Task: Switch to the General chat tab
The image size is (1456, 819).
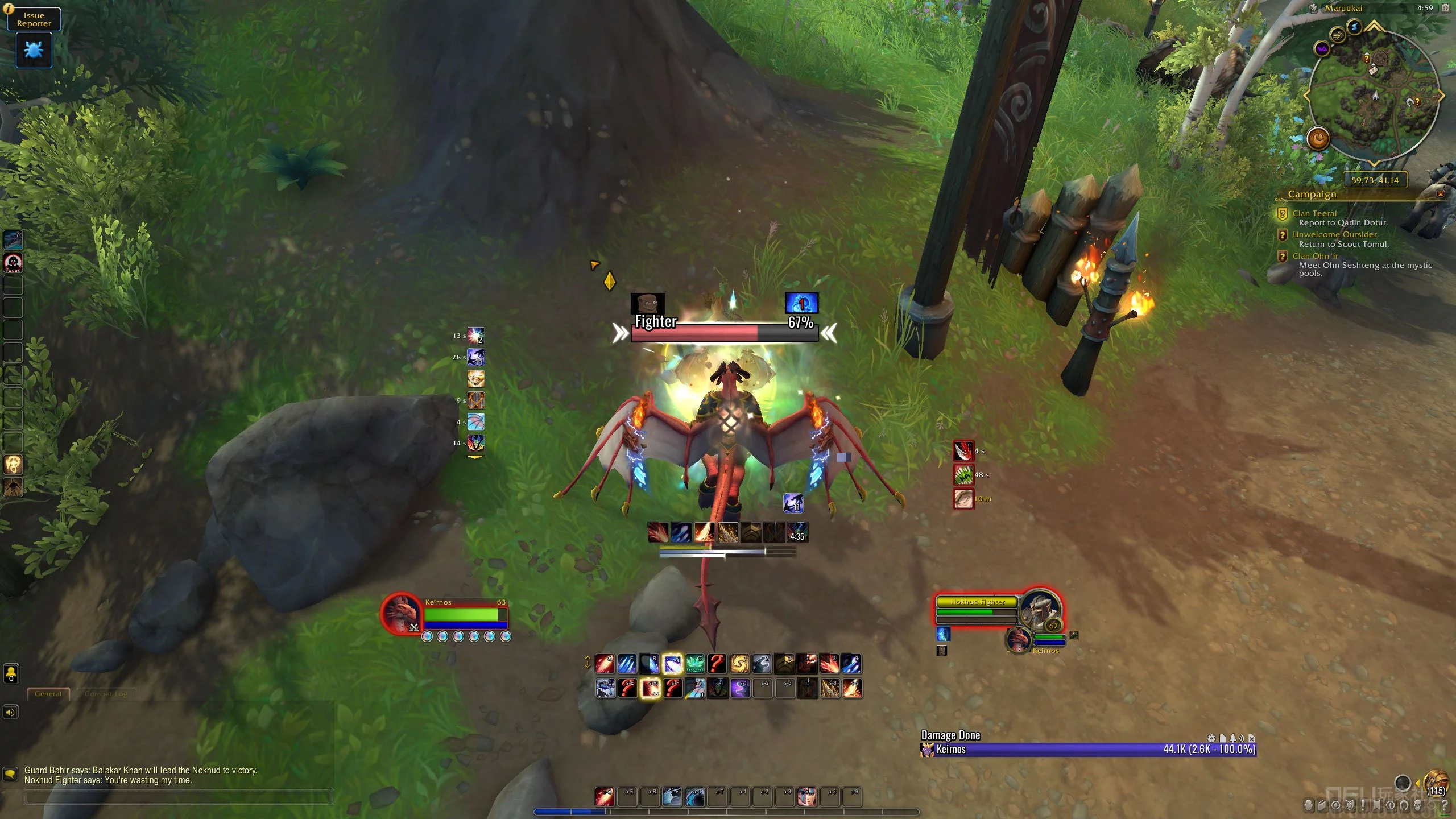Action: (x=48, y=694)
